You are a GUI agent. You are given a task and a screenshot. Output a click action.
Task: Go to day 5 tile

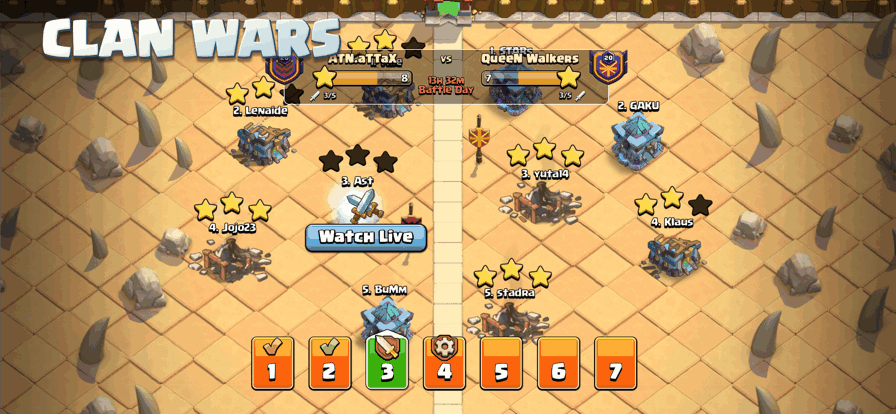[501, 364]
